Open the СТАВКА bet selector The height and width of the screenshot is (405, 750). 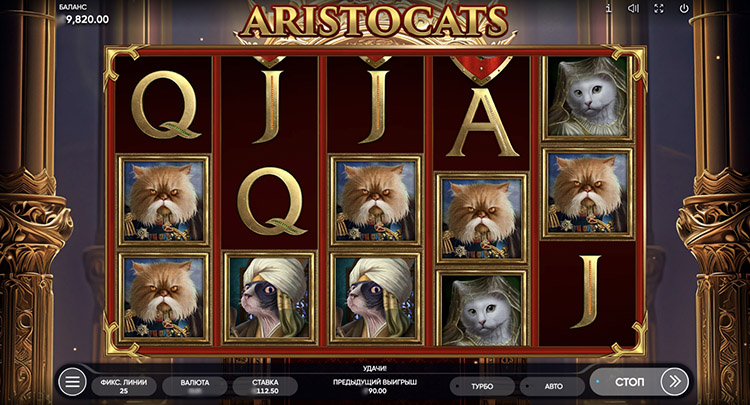click(265, 386)
